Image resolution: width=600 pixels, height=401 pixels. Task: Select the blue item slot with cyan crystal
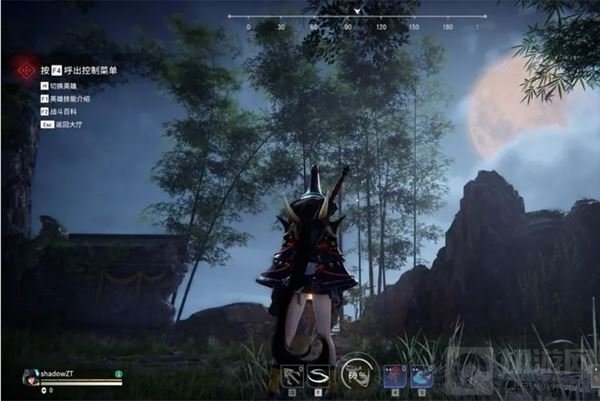(x=423, y=374)
